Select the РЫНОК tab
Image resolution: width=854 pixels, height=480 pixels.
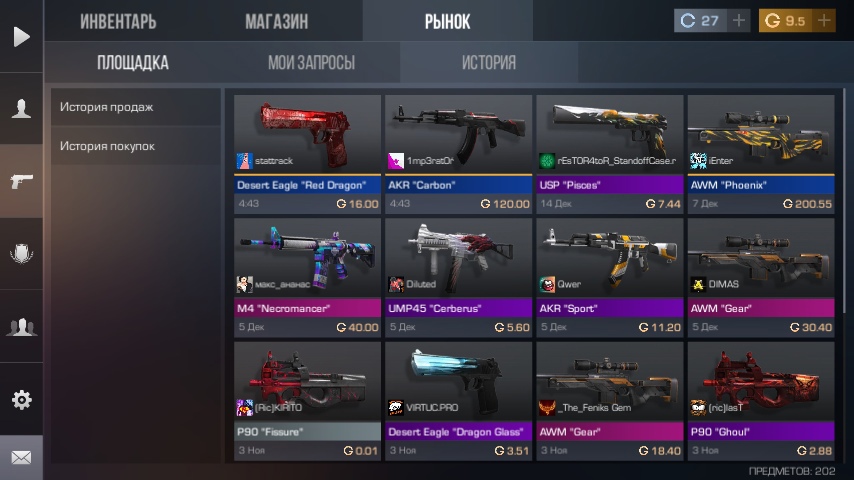tap(447, 21)
